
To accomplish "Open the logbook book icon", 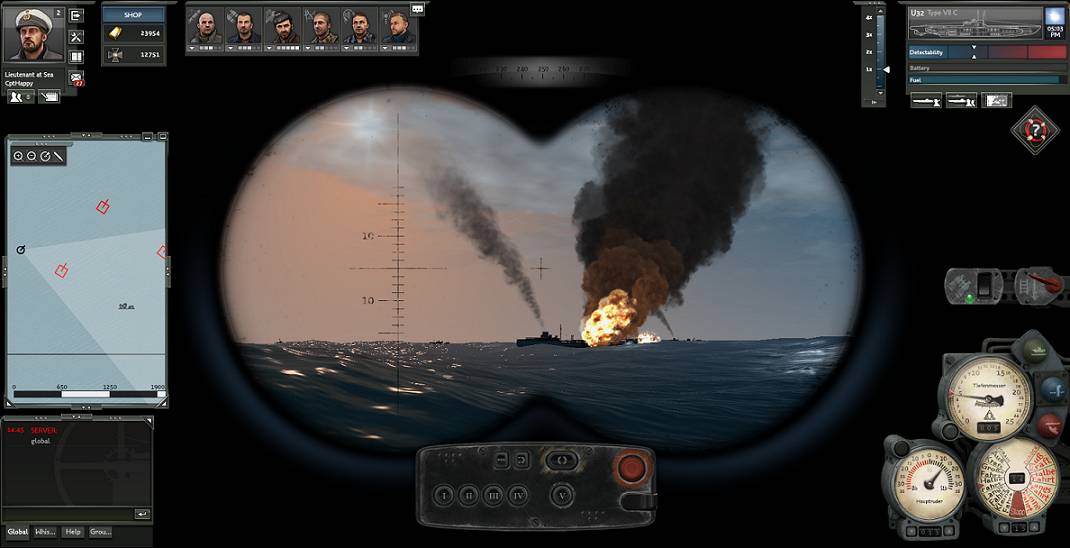I will pyautogui.click(x=76, y=56).
